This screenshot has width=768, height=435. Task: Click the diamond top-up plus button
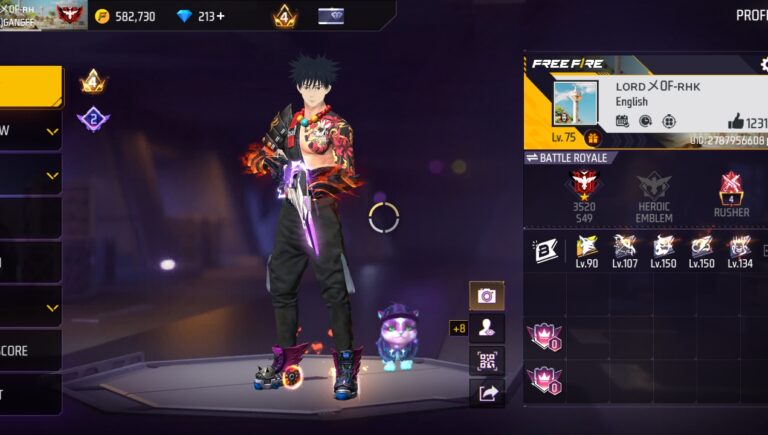tap(220, 16)
